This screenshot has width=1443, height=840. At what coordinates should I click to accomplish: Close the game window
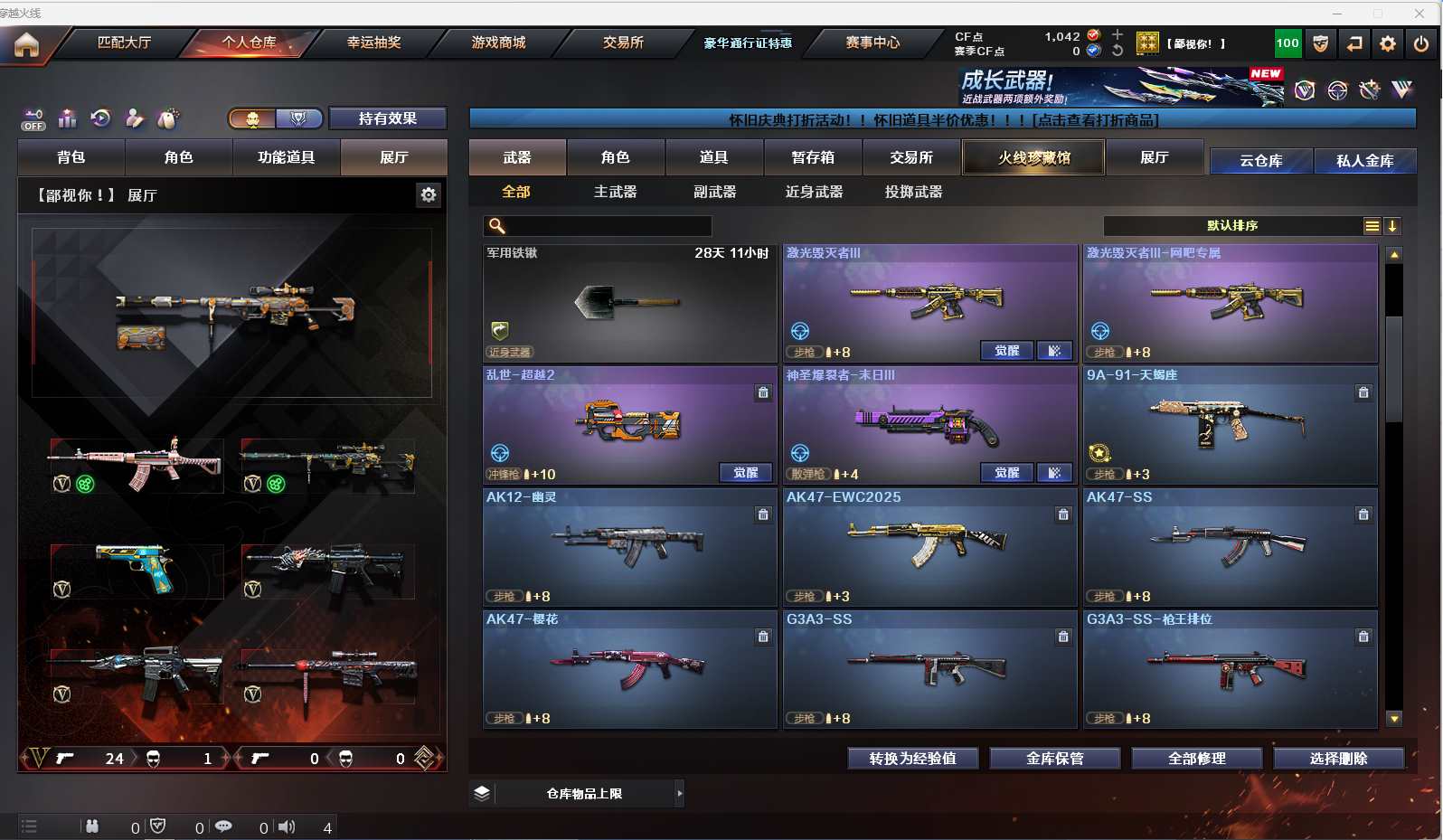(1419, 13)
